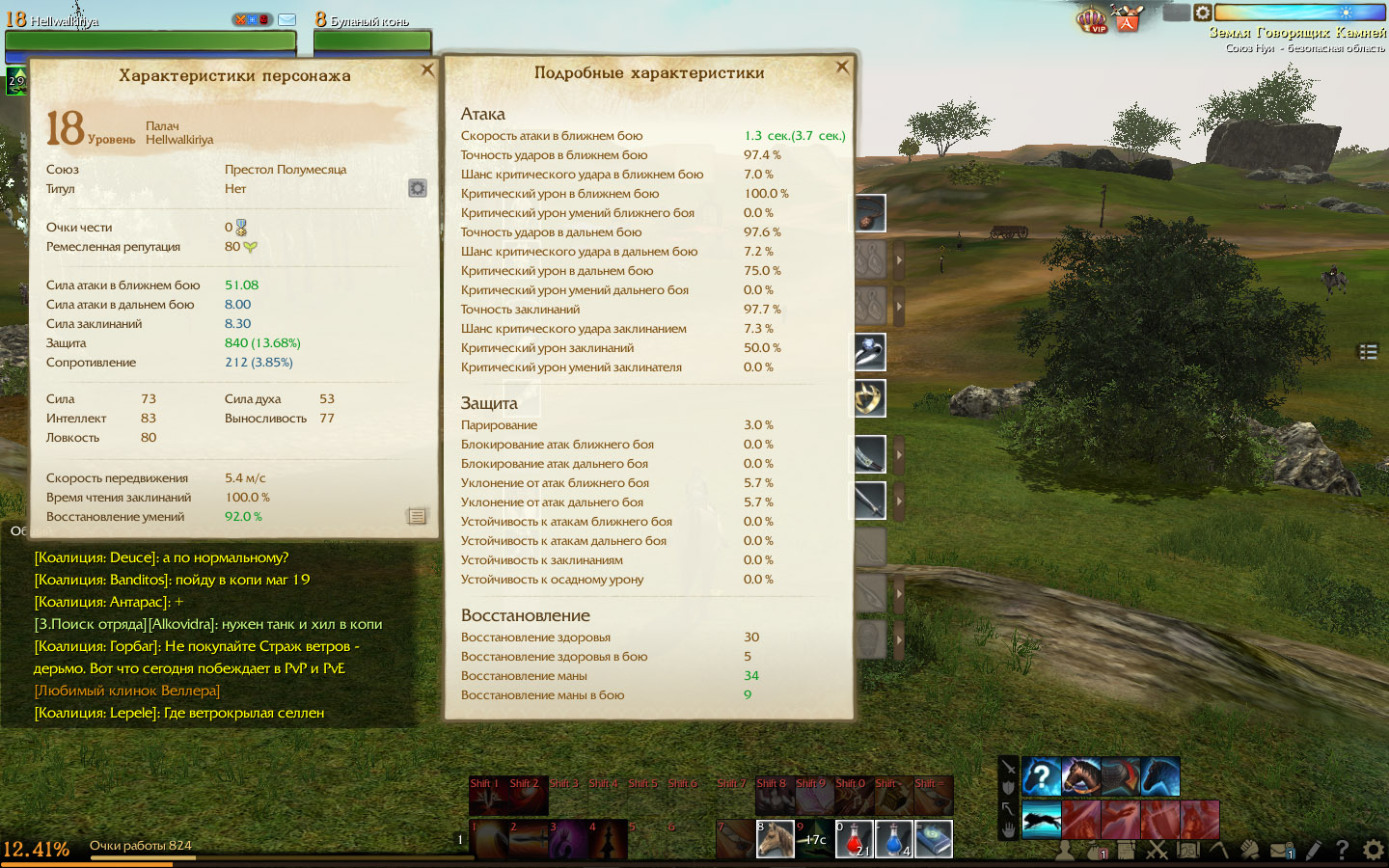Drink the red health potion

(854, 839)
